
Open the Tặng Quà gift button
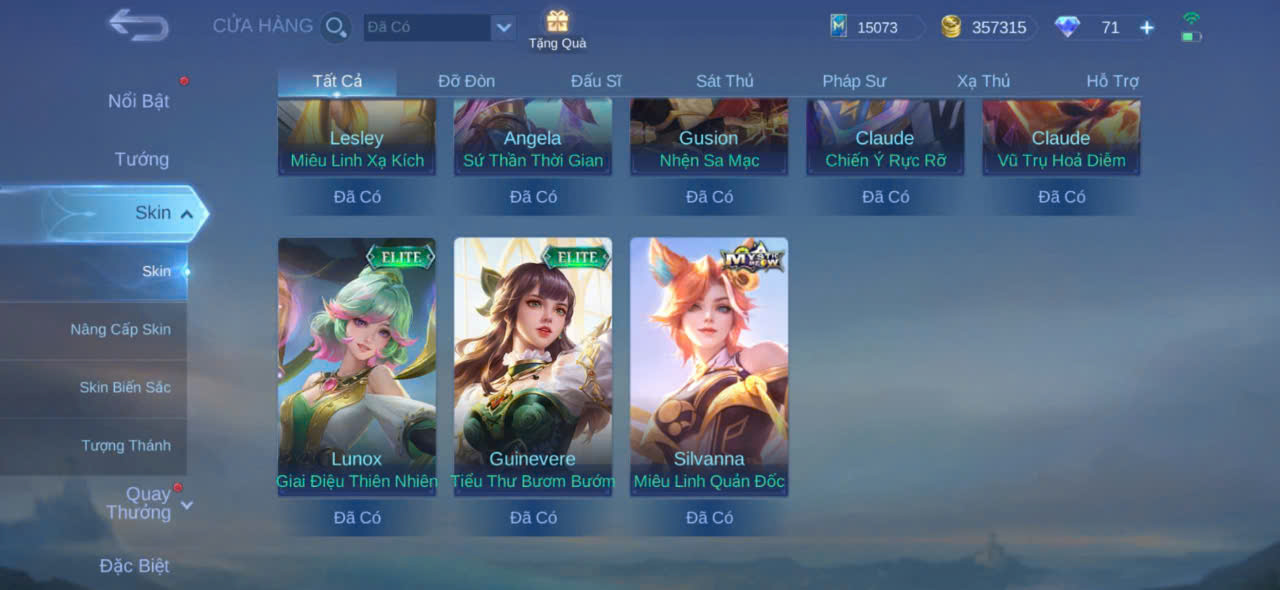pos(557,29)
